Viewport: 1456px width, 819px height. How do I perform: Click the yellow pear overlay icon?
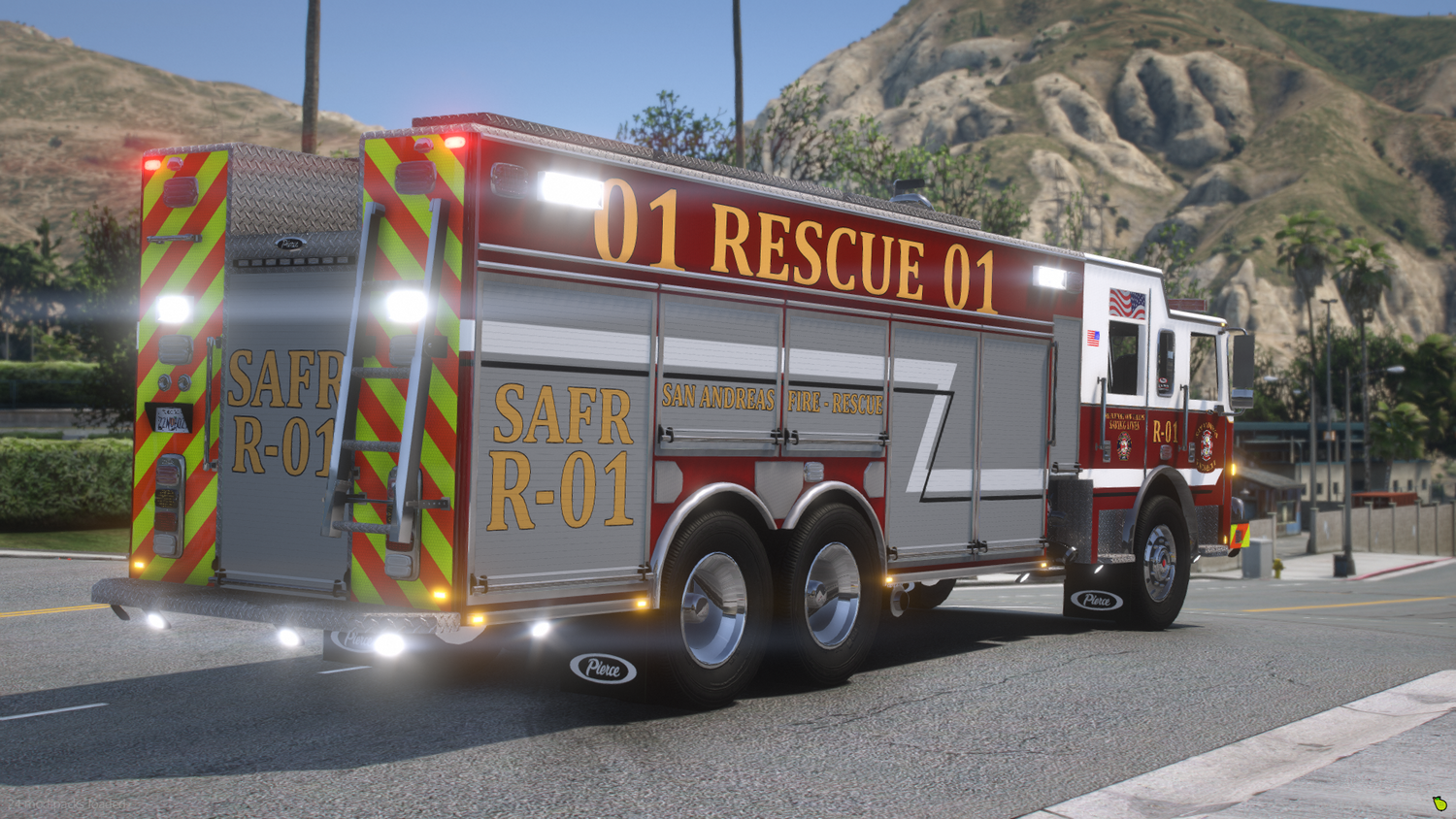(1439, 803)
